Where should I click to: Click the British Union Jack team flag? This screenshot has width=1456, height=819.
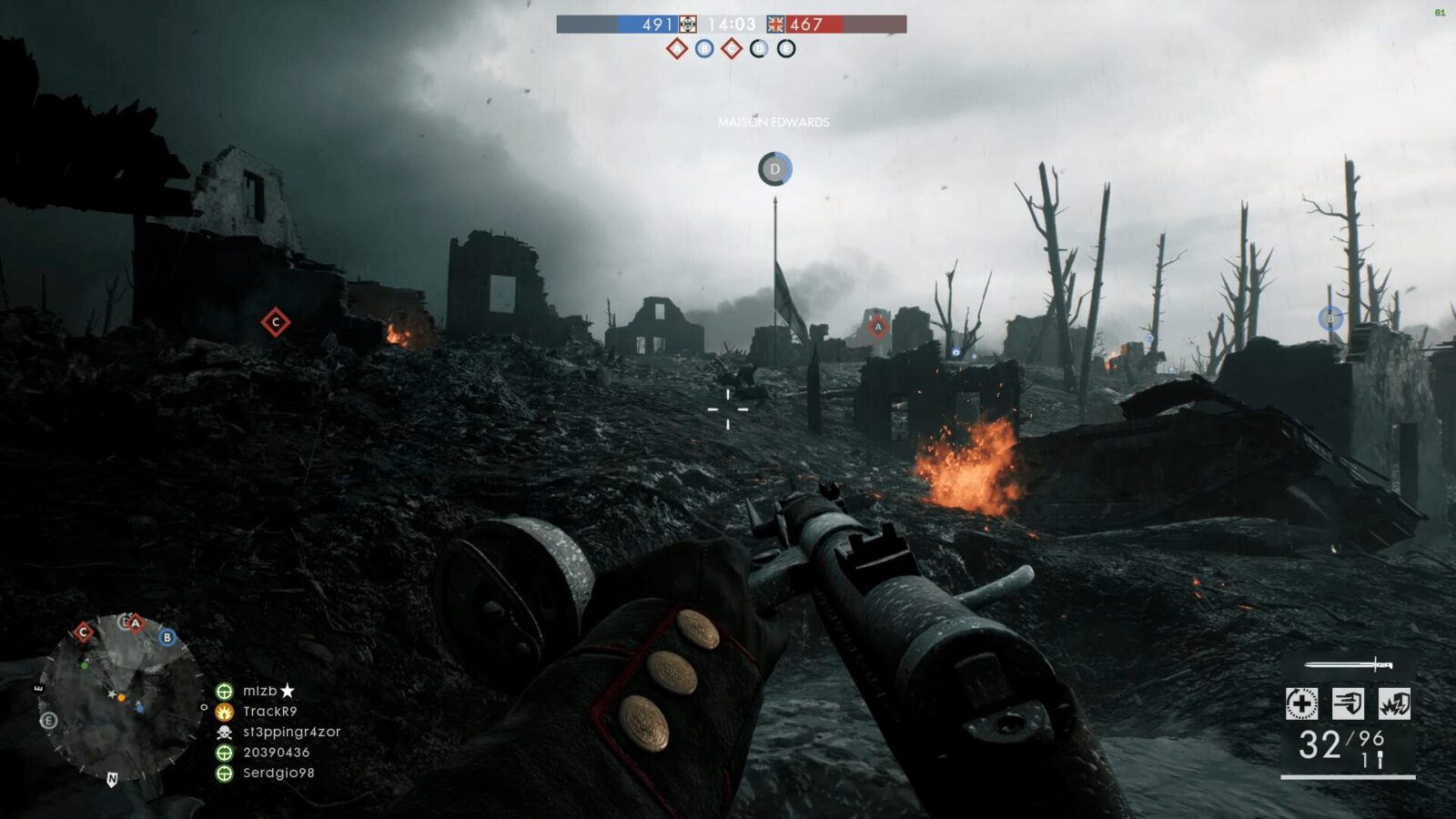775,25
